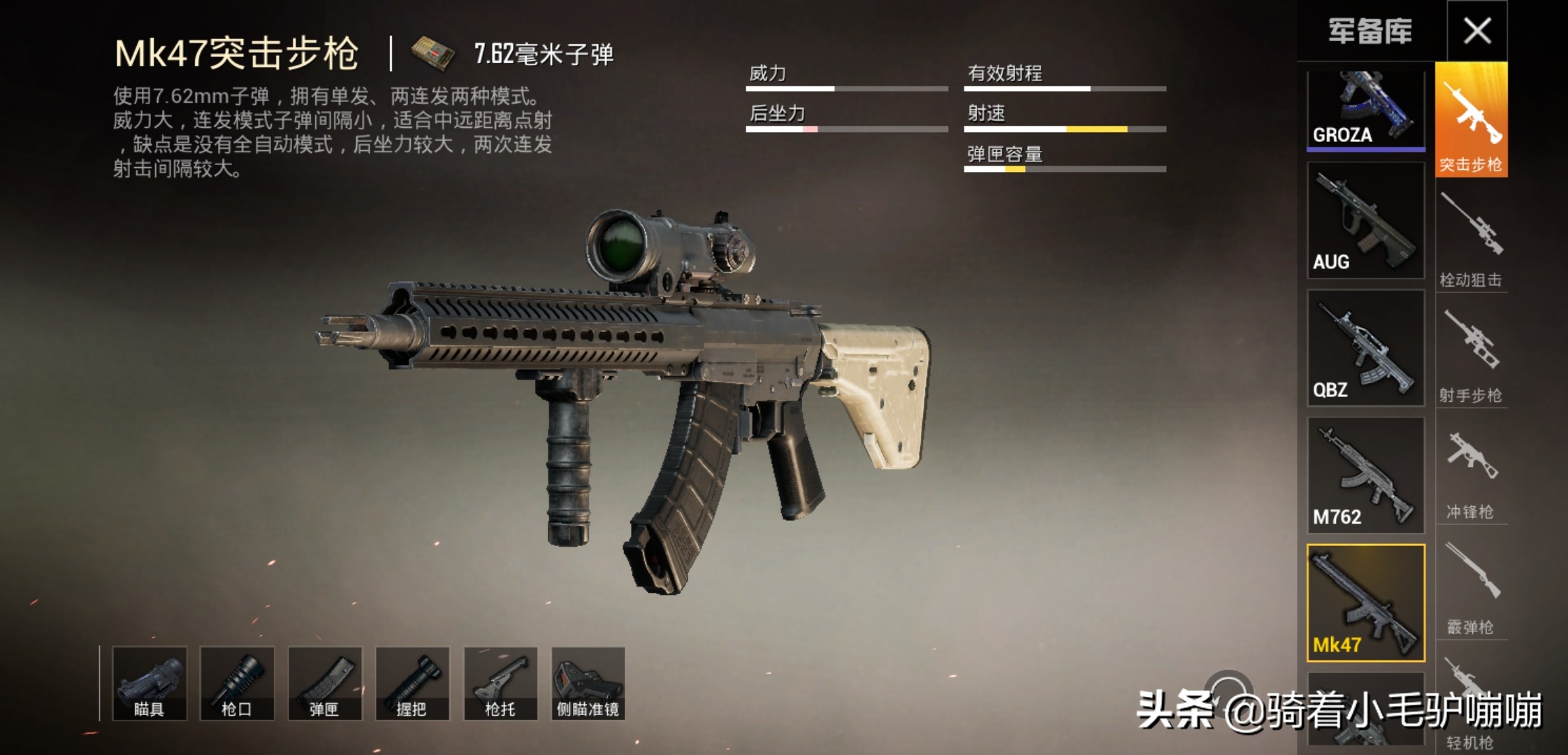Open the 霰弹枪 category tab
This screenshot has height=755, width=1568.
1471,586
